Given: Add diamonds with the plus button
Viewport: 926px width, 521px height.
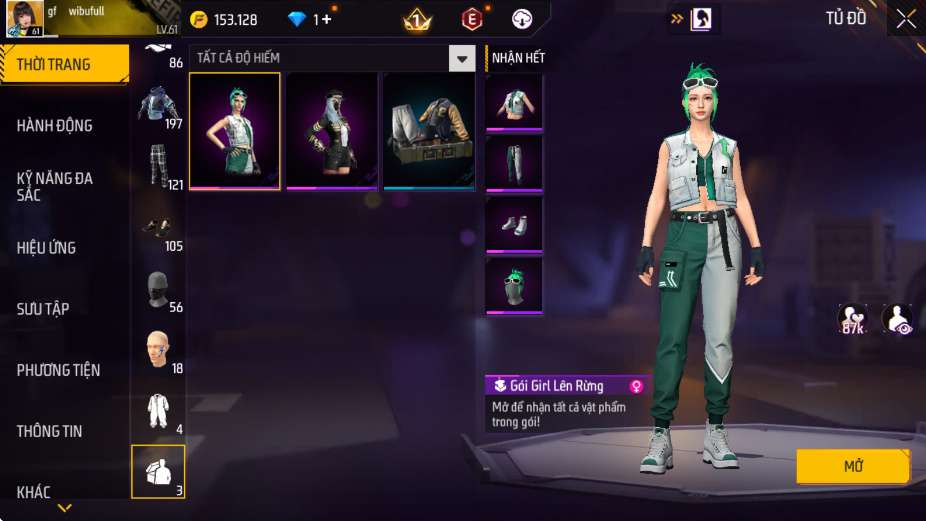Looking at the screenshot, I should click(326, 19).
